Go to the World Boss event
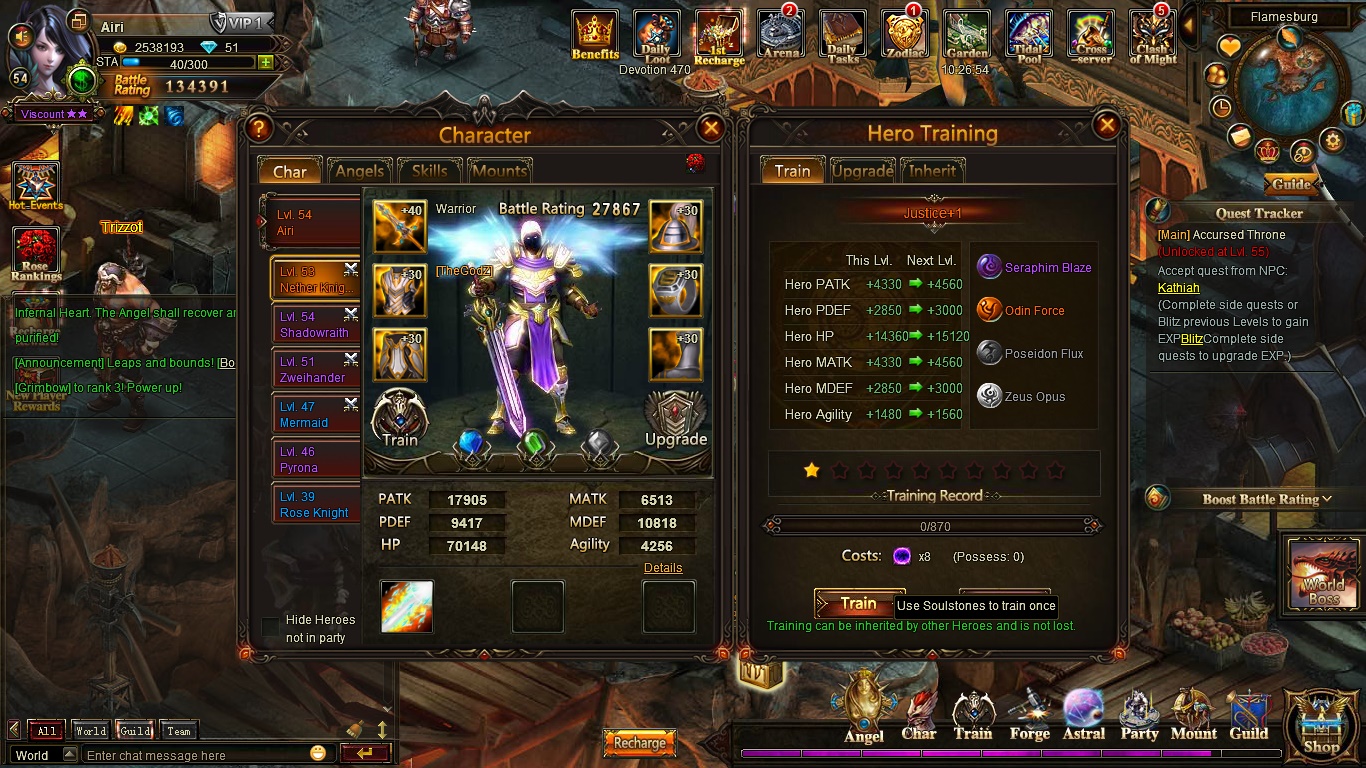The height and width of the screenshot is (768, 1366). (1323, 576)
